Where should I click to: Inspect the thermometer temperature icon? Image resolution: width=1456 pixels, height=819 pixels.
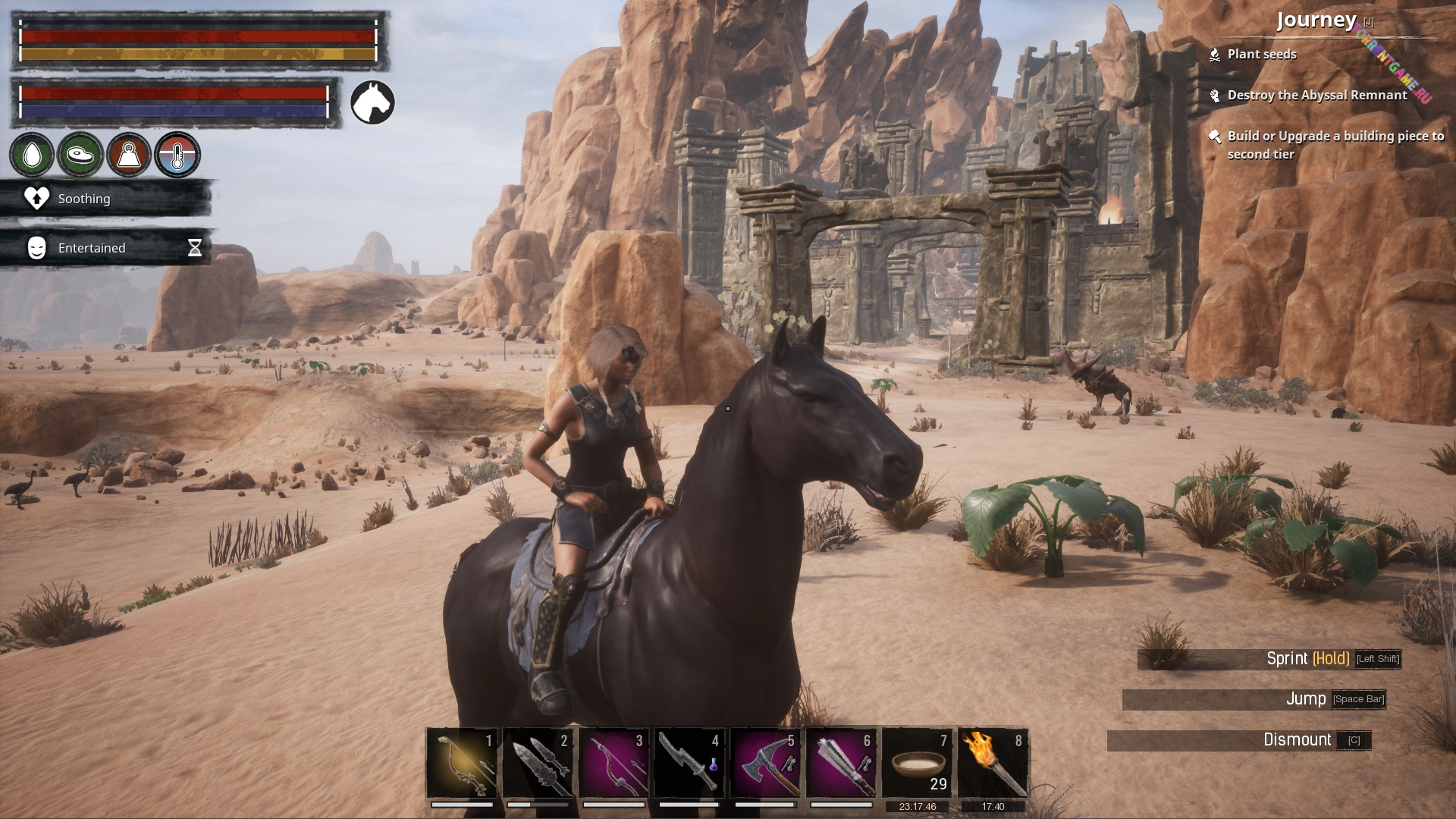(x=177, y=155)
